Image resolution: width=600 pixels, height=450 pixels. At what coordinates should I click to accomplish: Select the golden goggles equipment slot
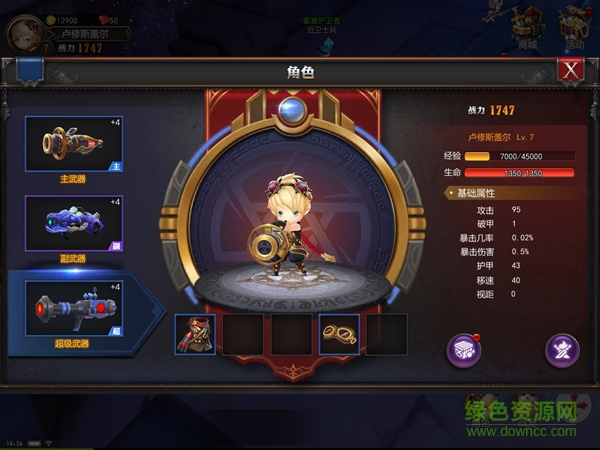(x=339, y=334)
